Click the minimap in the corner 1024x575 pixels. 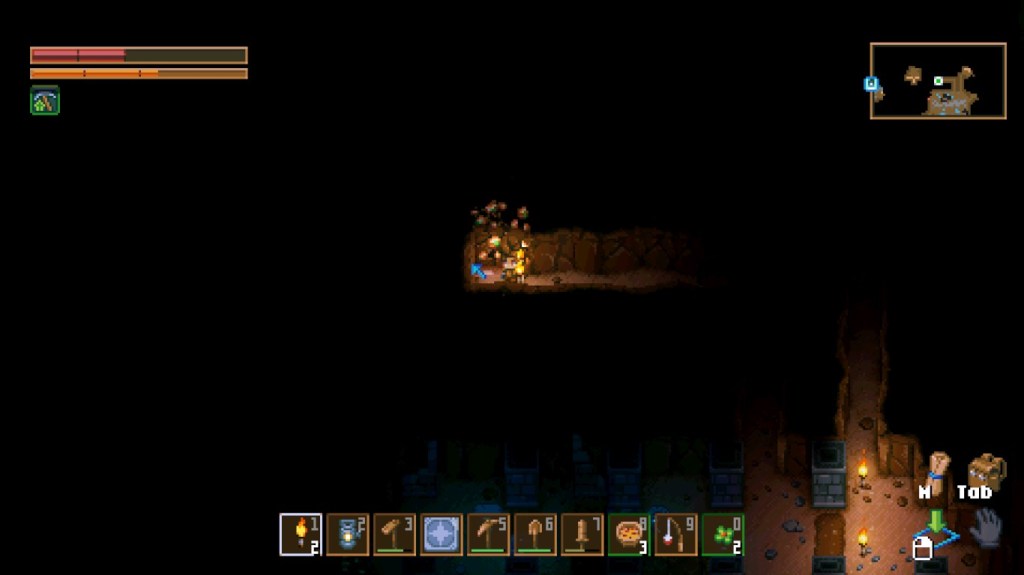tap(938, 81)
